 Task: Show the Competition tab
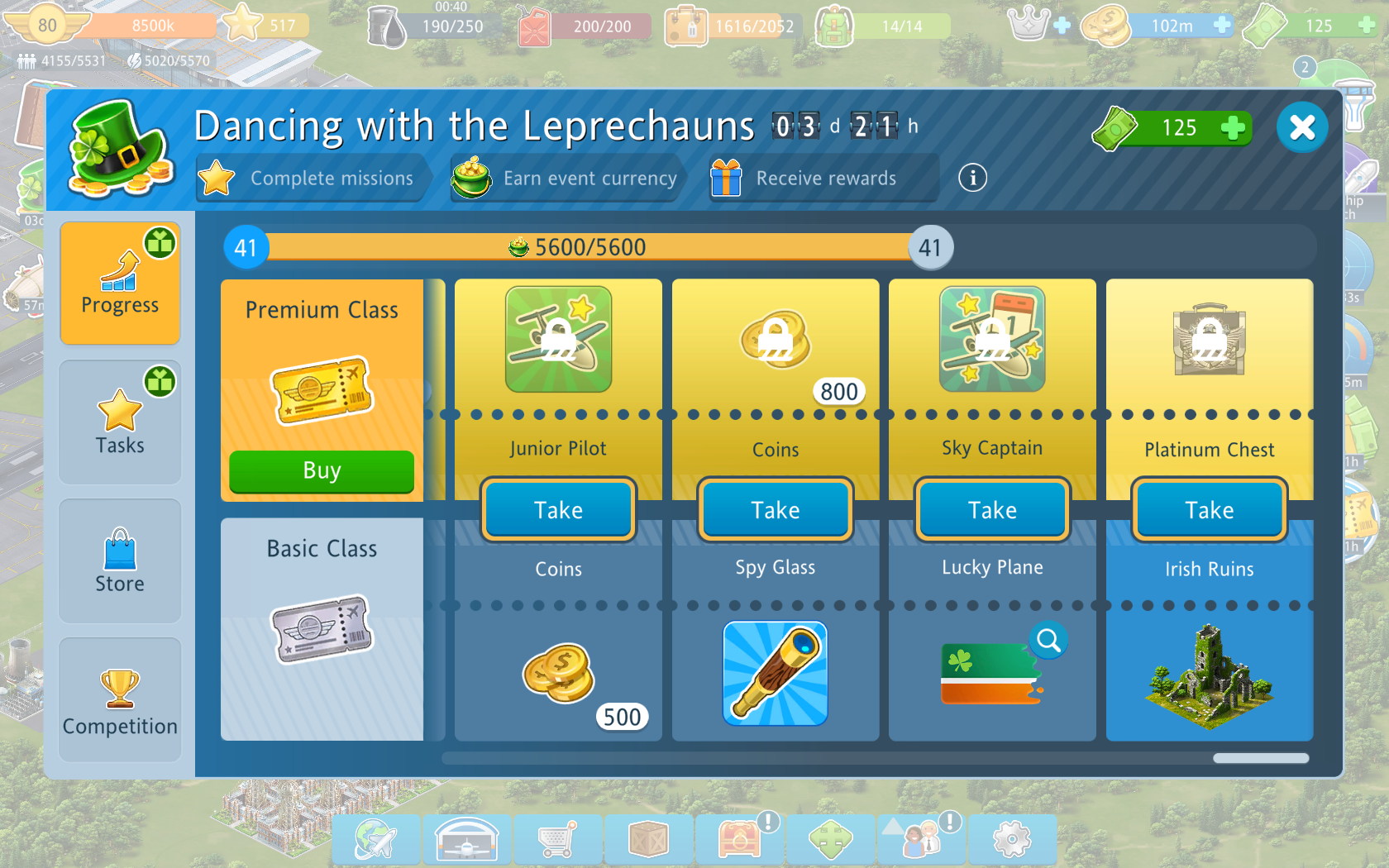[x=120, y=699]
